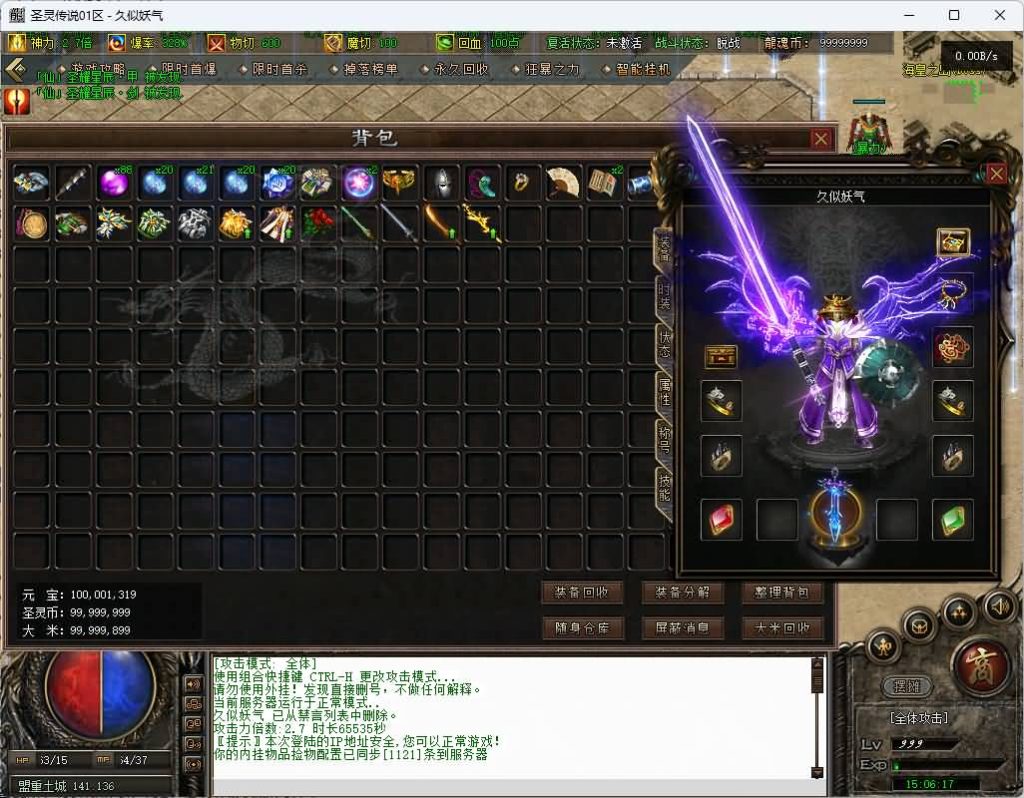
Task: Sort the bag with 整理背包
Action: (782, 592)
